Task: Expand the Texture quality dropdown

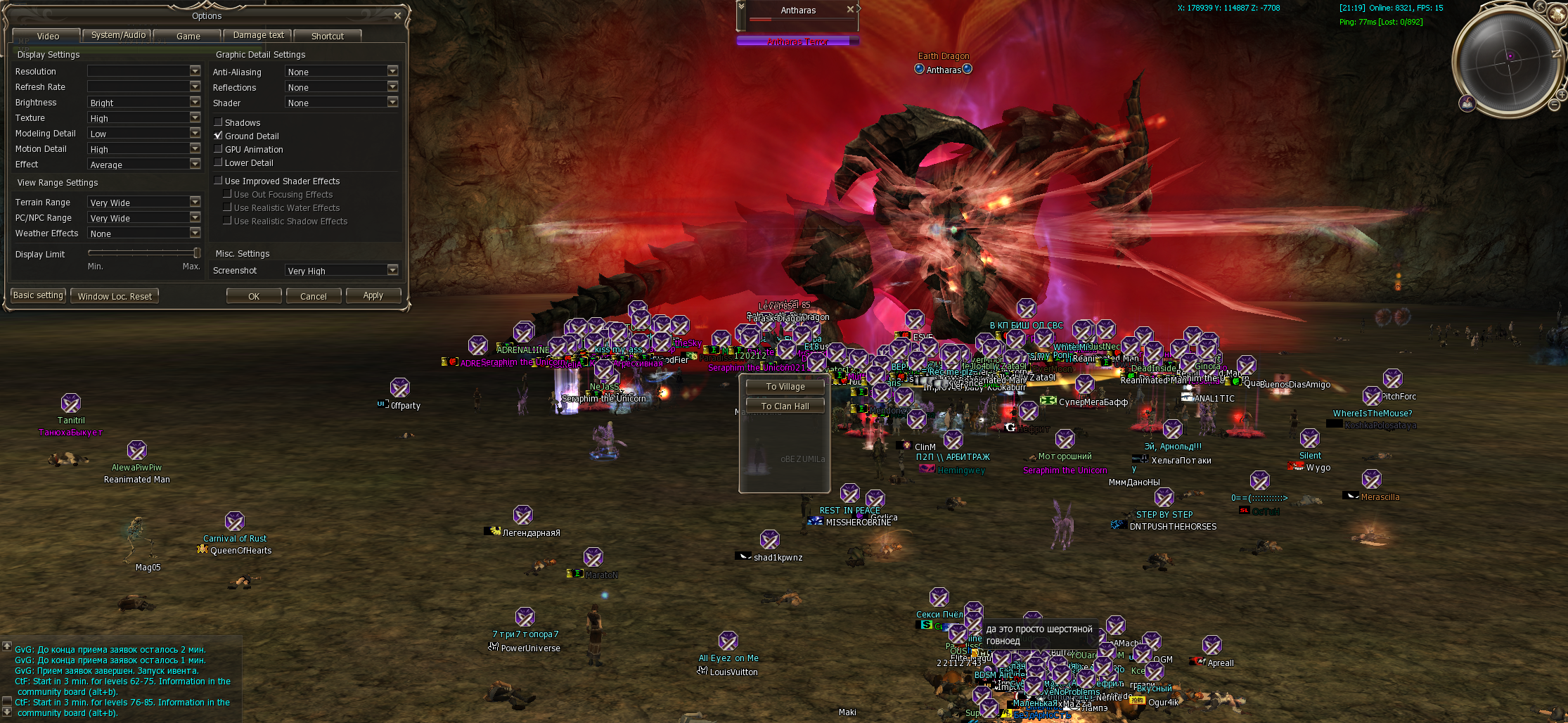Action: (x=195, y=117)
